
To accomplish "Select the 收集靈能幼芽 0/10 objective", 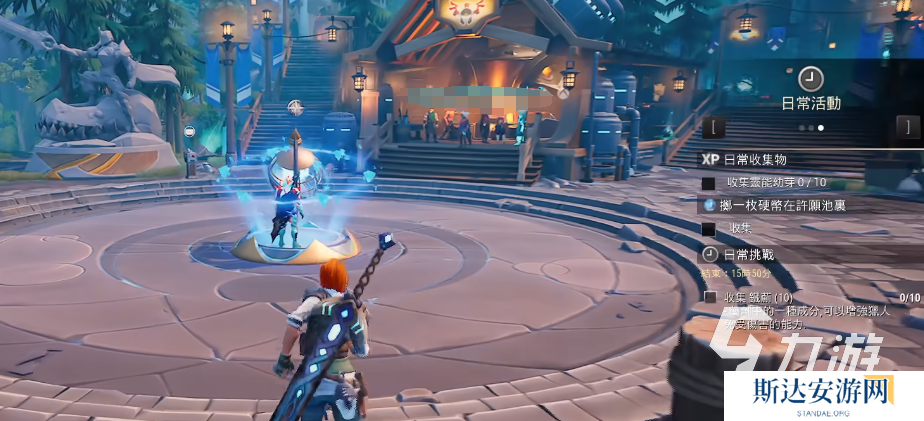I will tap(780, 182).
